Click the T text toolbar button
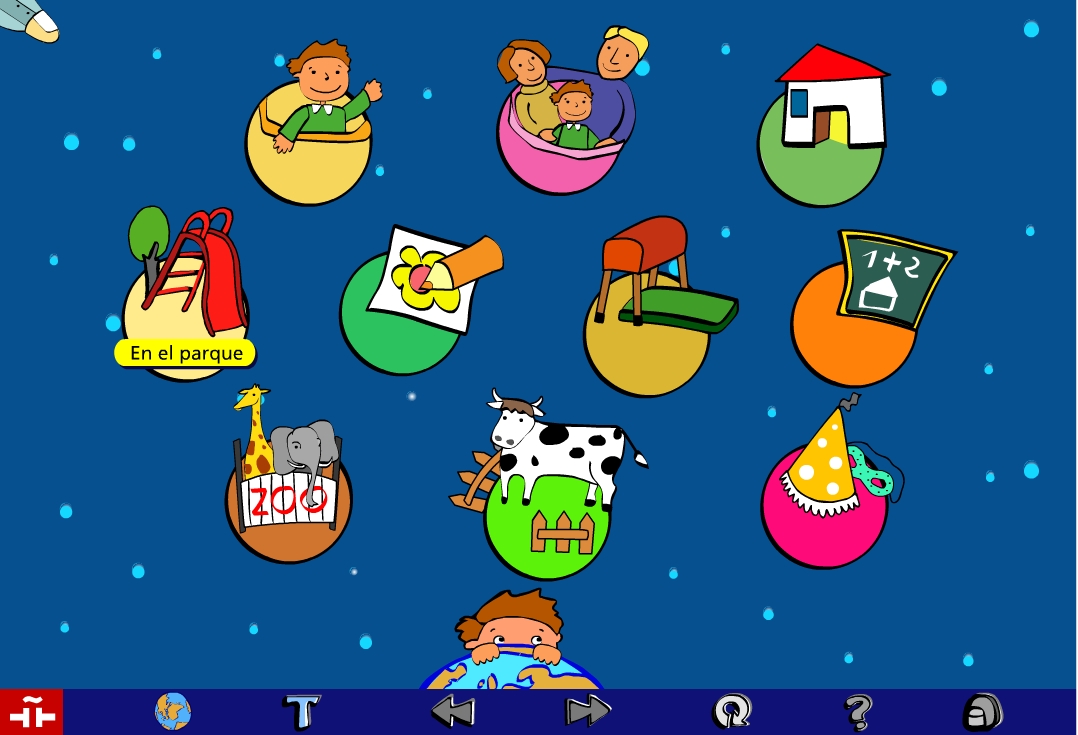The height and width of the screenshot is (735, 1078). 301,712
